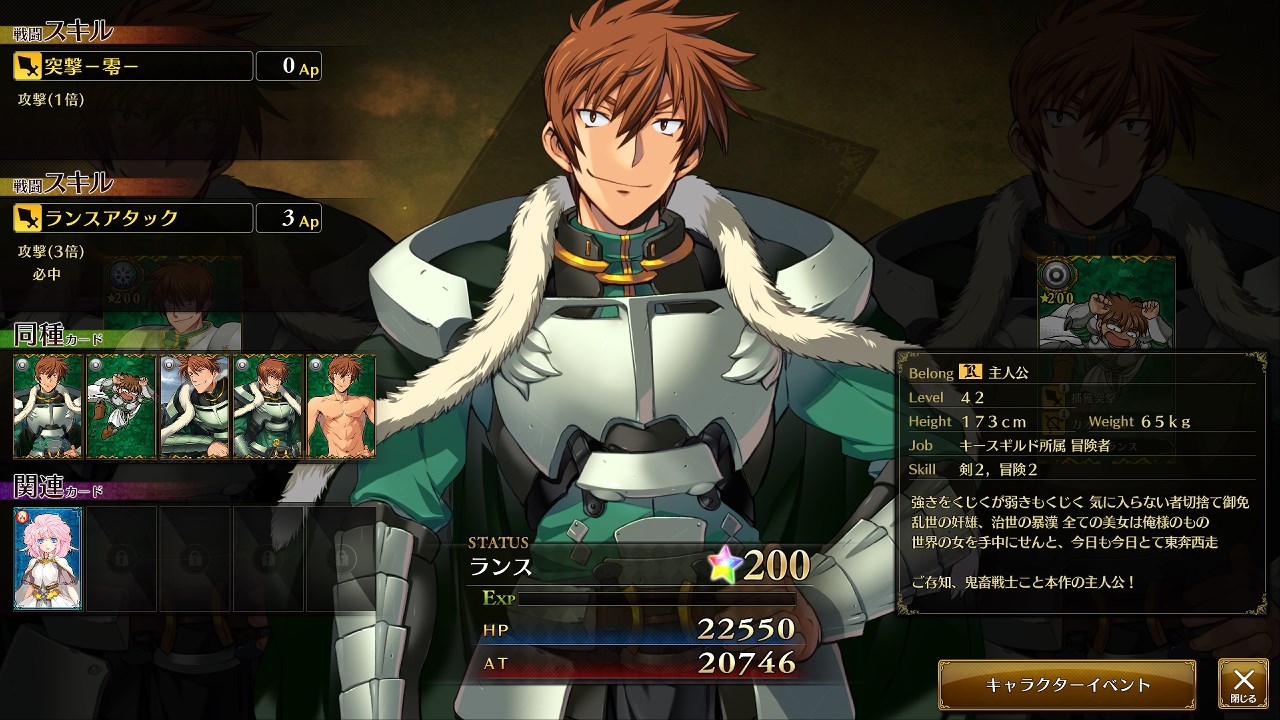Open the キャラクターイベント character event

pos(1067,685)
